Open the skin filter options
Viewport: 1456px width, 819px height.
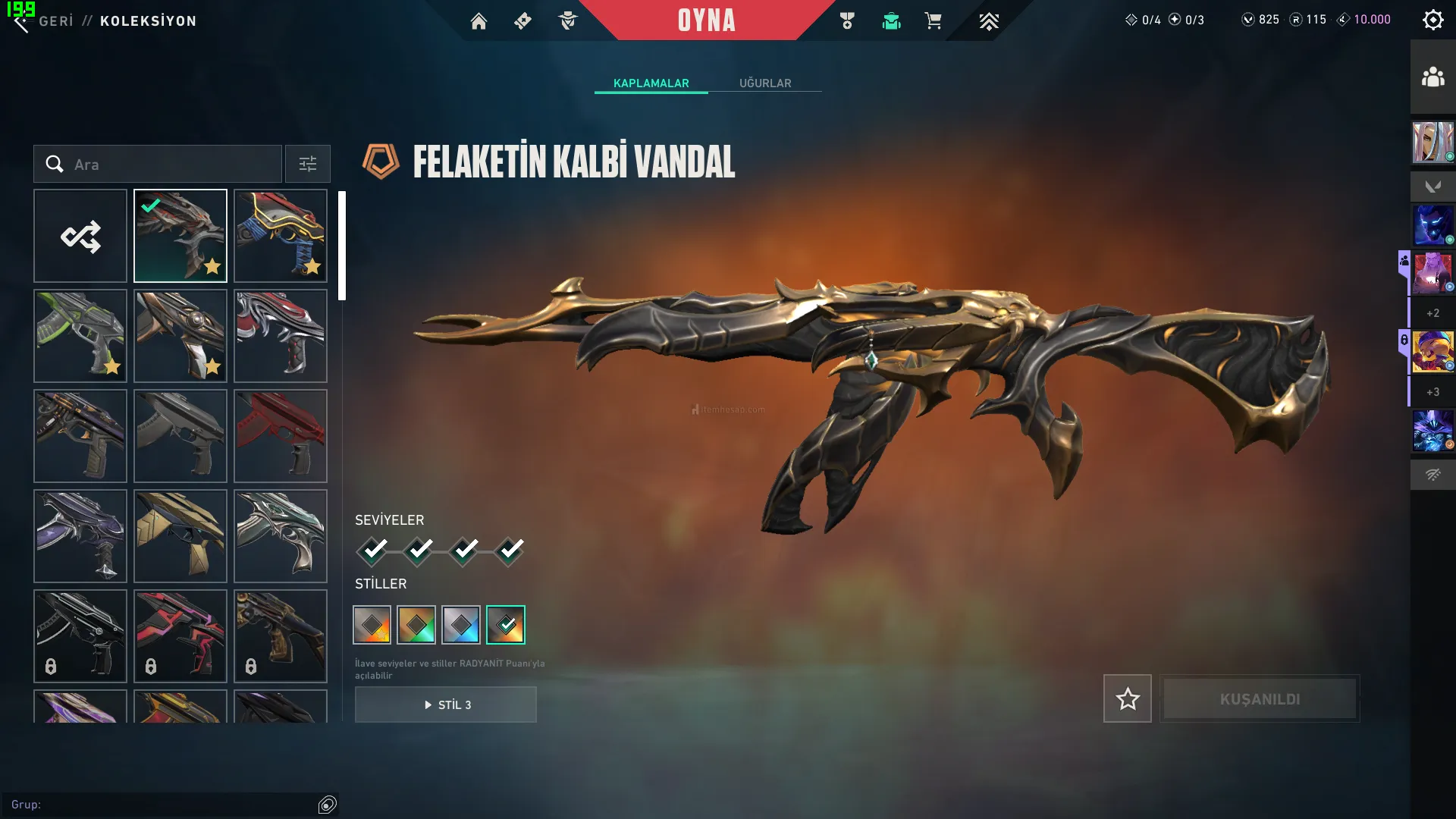(307, 165)
